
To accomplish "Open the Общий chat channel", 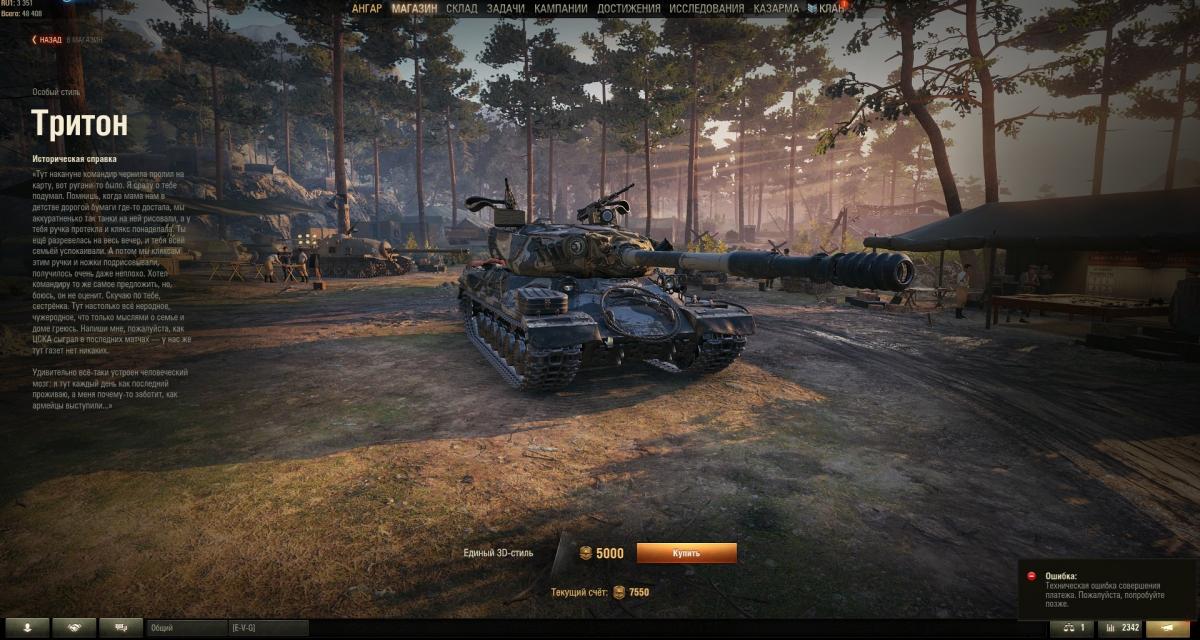I will click(x=185, y=628).
